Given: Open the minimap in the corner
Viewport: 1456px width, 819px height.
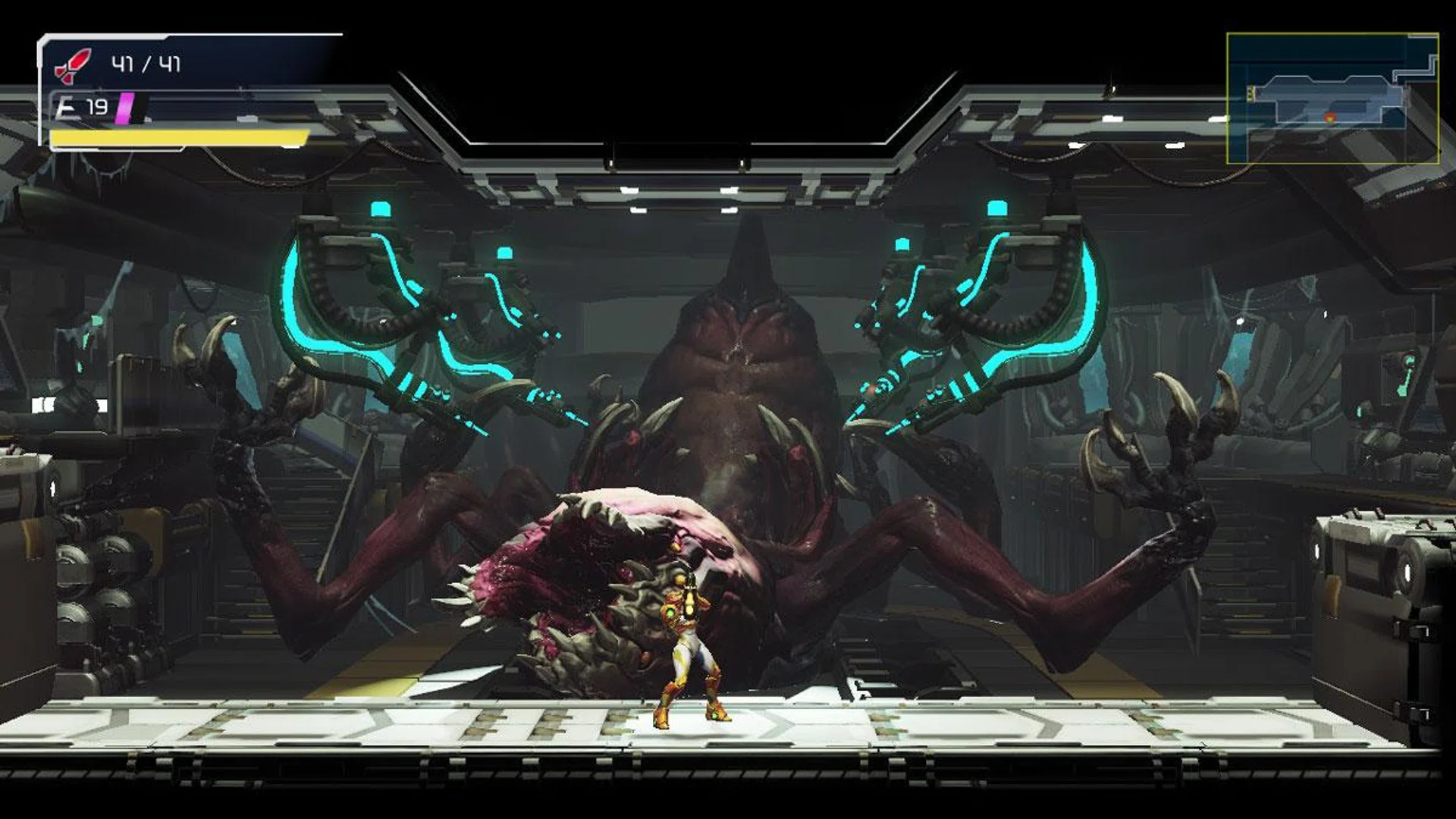Looking at the screenshot, I should tap(1332, 98).
